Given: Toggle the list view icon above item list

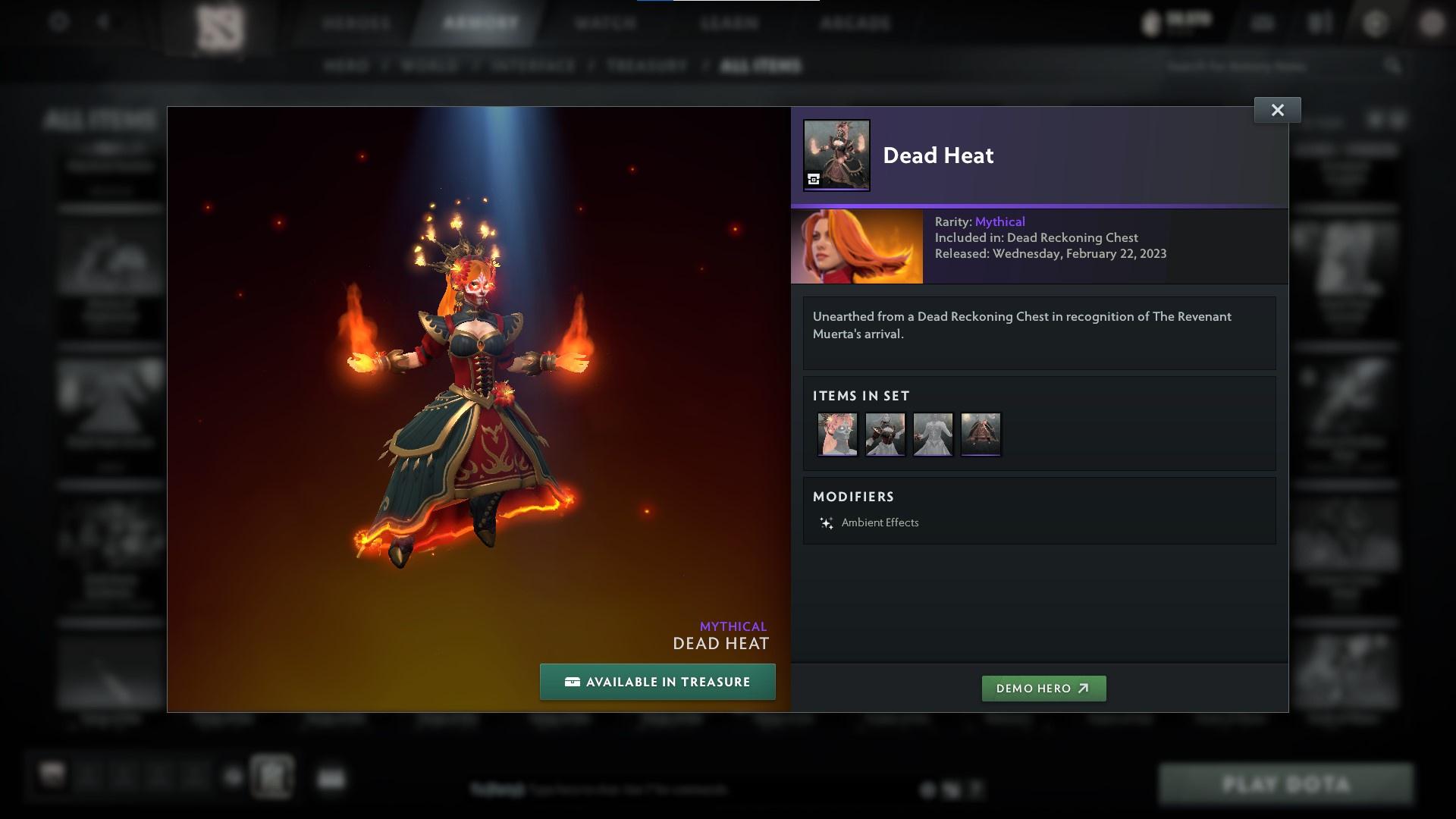Looking at the screenshot, I should pyautogui.click(x=1396, y=119).
